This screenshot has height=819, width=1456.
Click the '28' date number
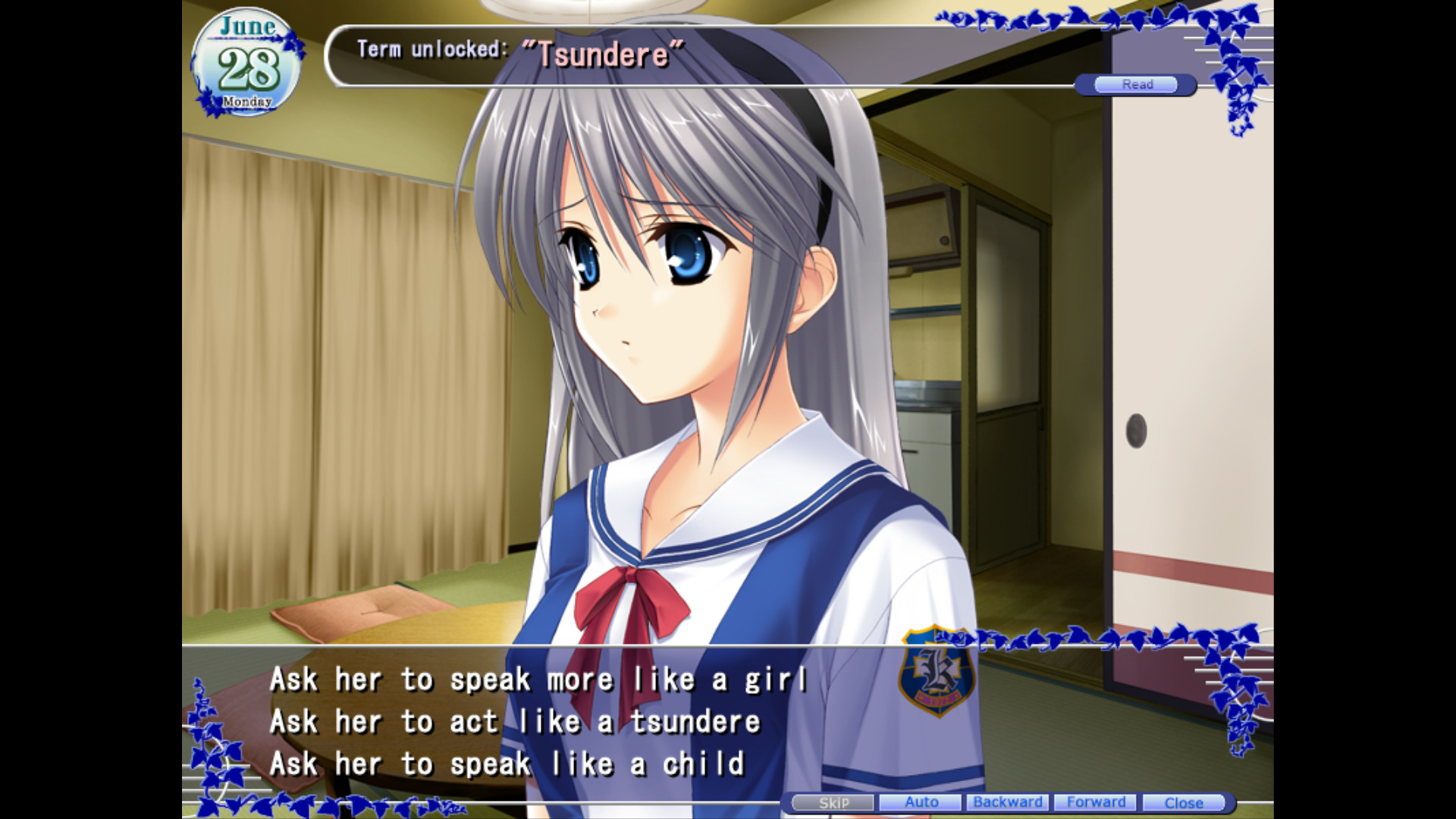(x=249, y=68)
